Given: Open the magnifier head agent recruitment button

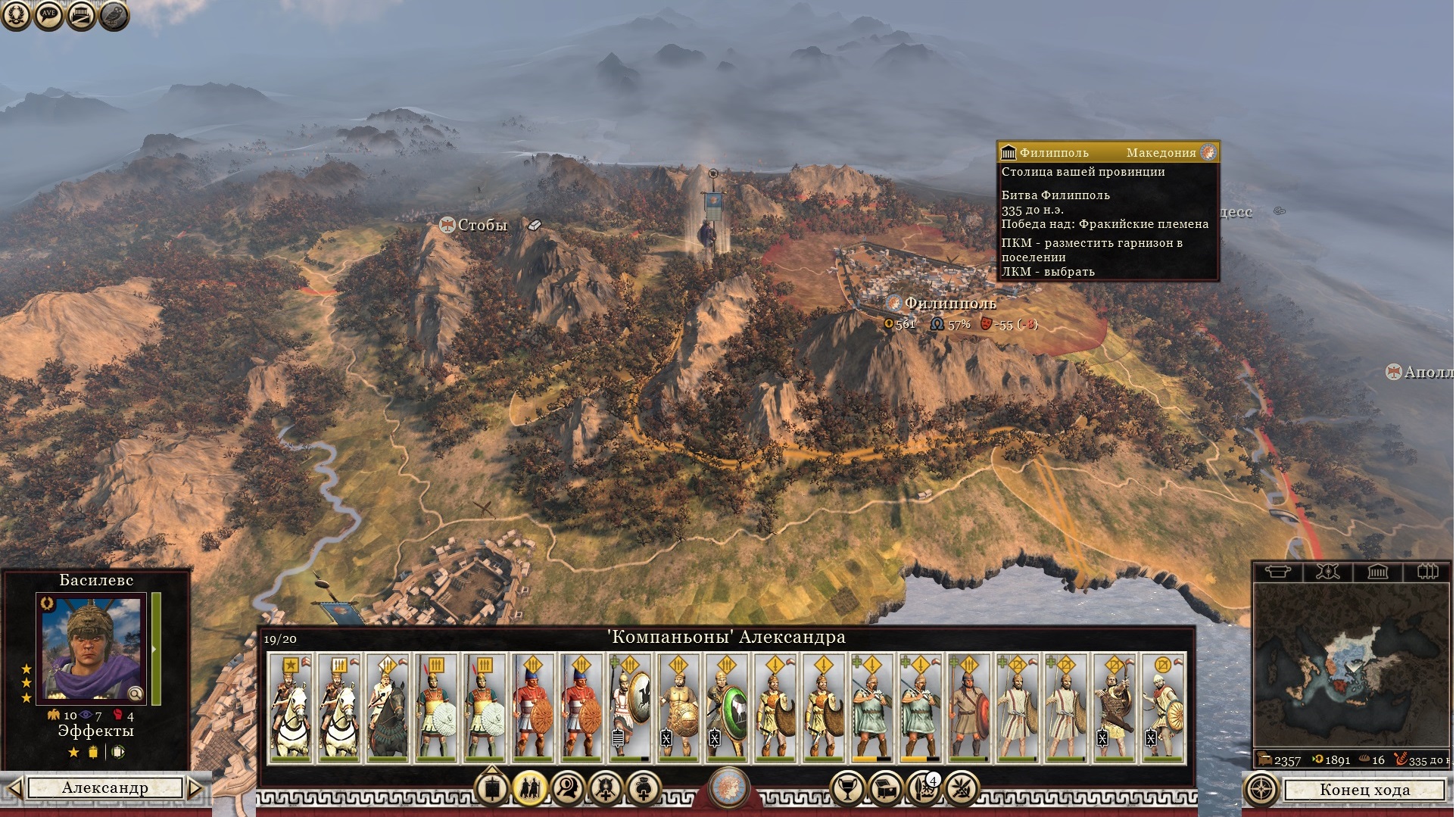Looking at the screenshot, I should click(x=568, y=789).
